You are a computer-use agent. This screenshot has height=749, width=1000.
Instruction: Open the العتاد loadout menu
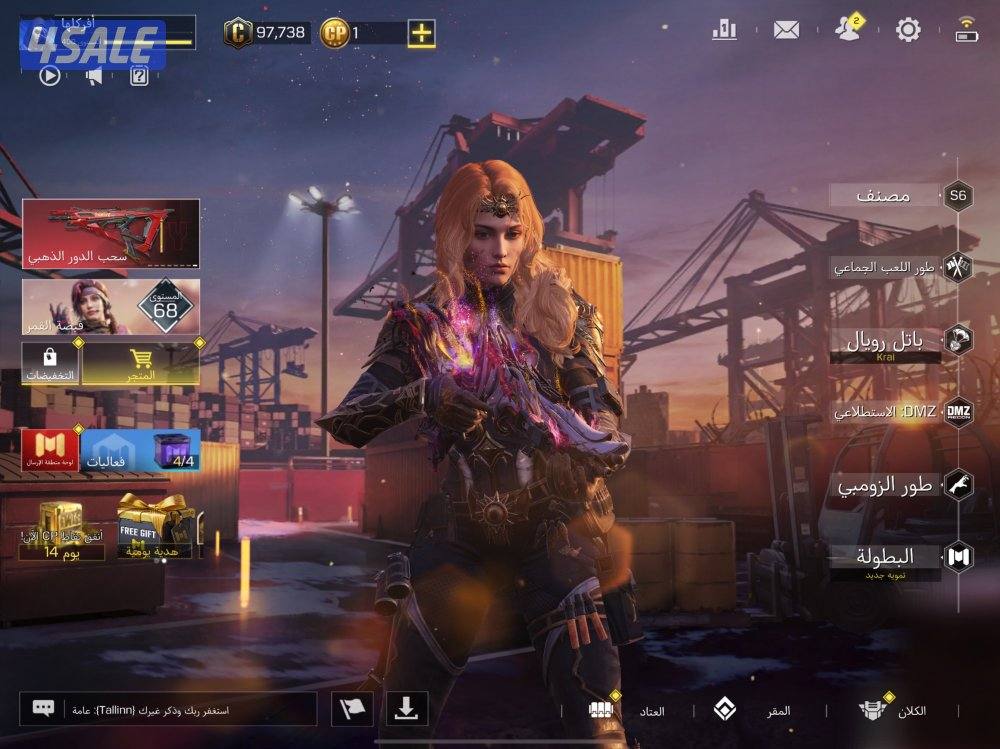630,710
